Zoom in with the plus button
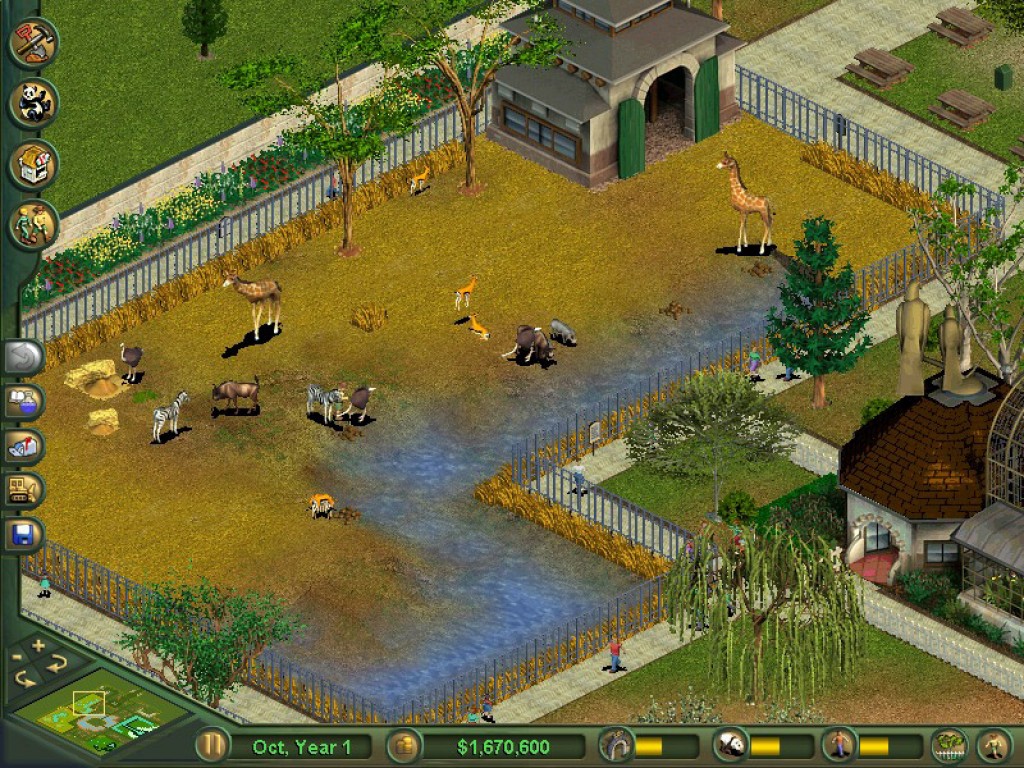1024x768 pixels. click(39, 645)
